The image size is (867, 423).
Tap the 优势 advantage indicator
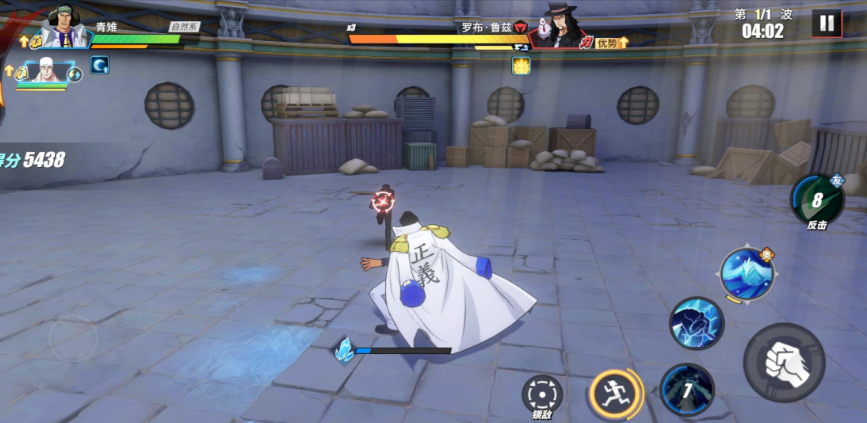point(611,43)
